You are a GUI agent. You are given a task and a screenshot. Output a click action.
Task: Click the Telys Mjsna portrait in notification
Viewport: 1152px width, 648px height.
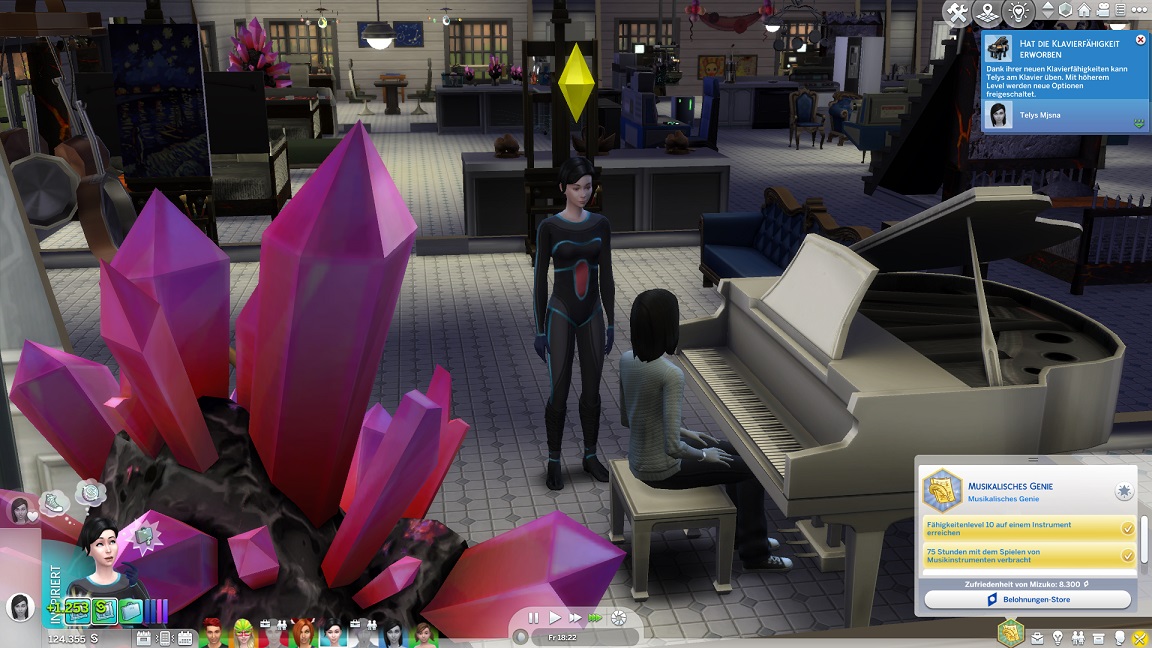[996, 115]
